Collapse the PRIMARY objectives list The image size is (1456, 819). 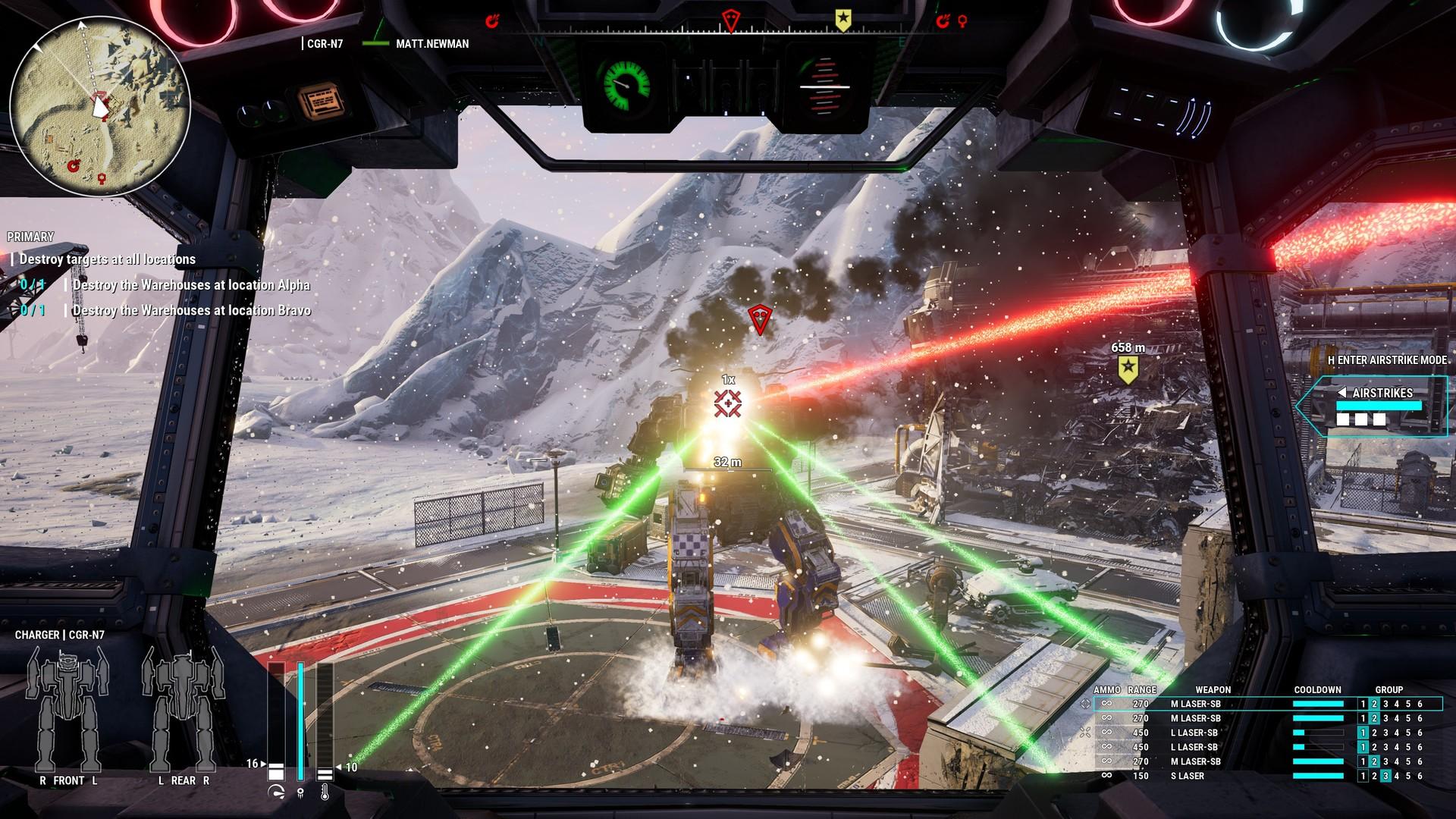tap(29, 236)
